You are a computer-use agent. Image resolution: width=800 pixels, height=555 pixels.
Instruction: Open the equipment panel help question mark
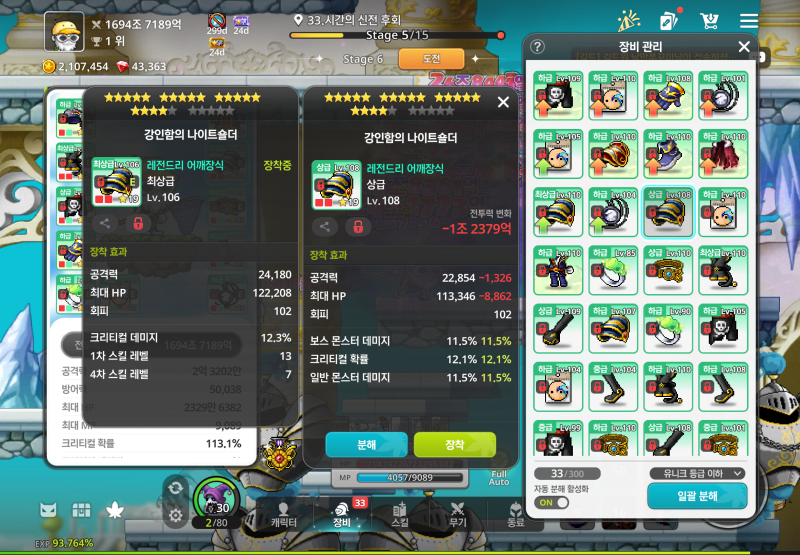point(538,47)
